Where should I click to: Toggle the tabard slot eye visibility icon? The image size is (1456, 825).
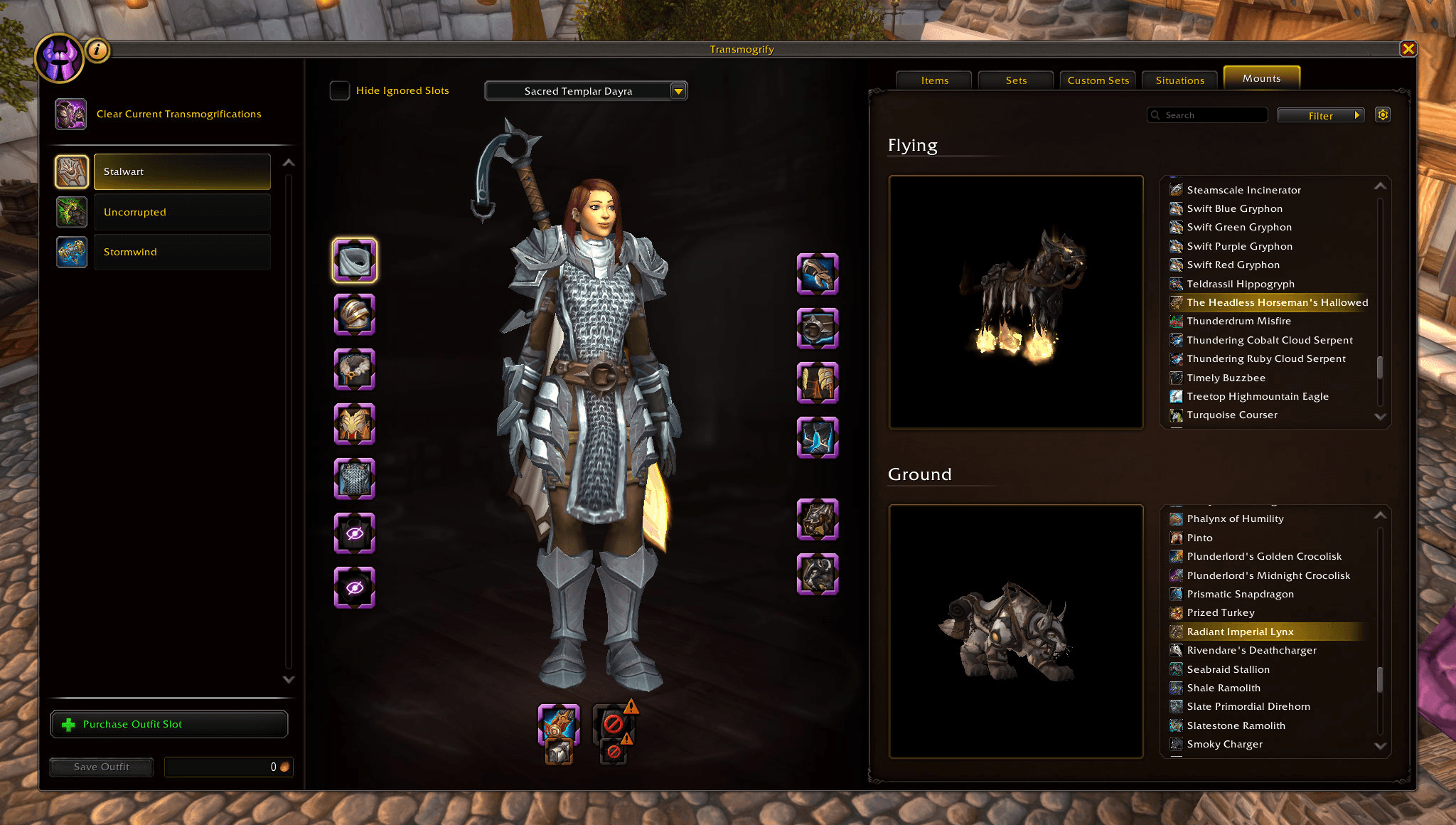point(355,587)
